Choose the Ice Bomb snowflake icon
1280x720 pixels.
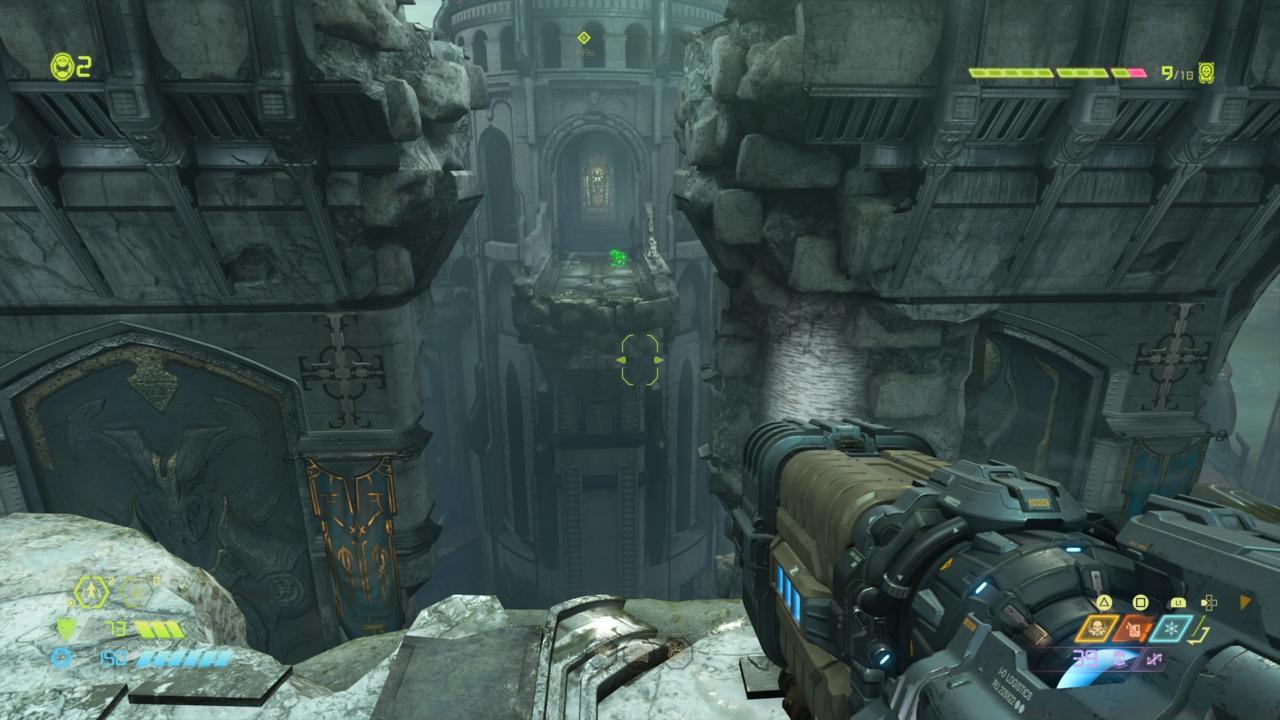1171,628
